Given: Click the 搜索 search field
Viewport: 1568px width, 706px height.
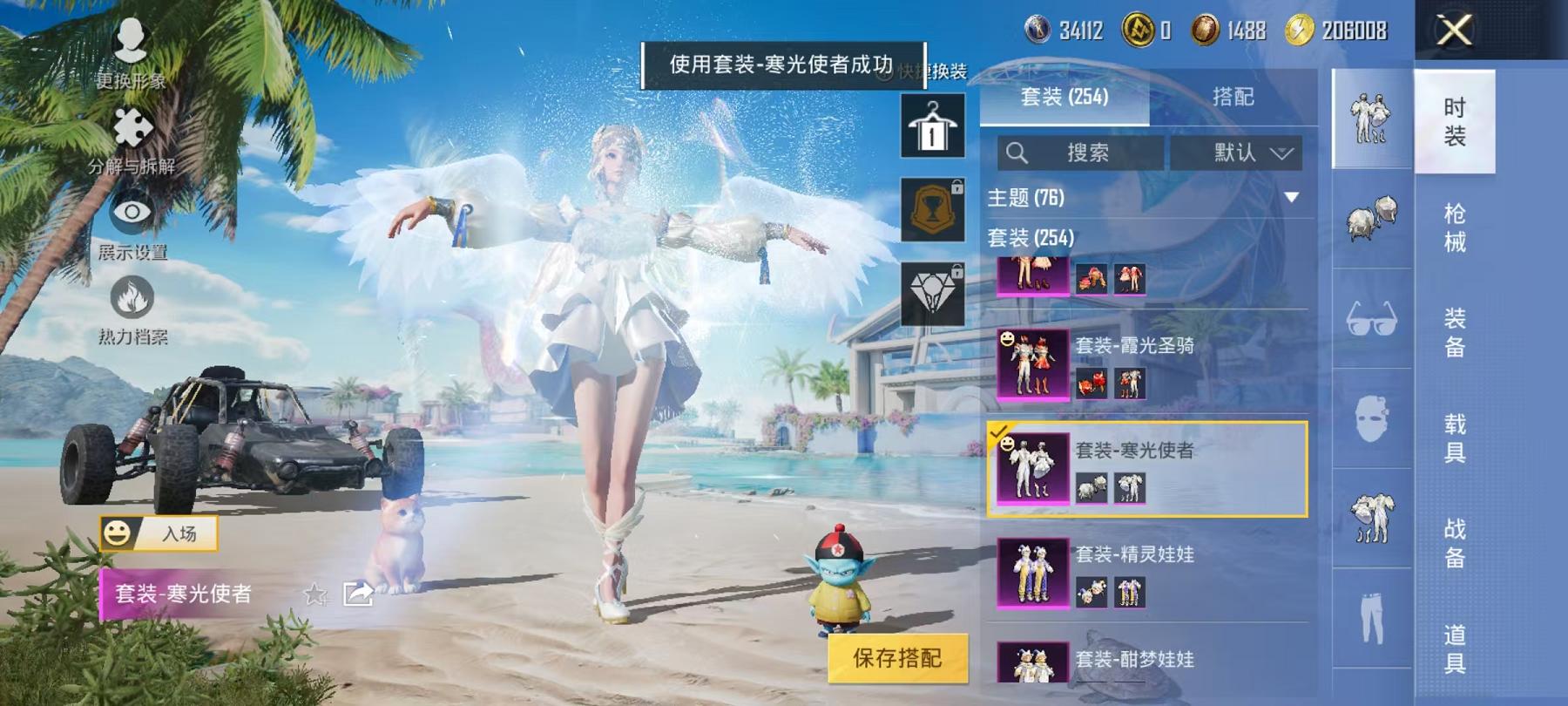Looking at the screenshot, I should tap(1080, 152).
